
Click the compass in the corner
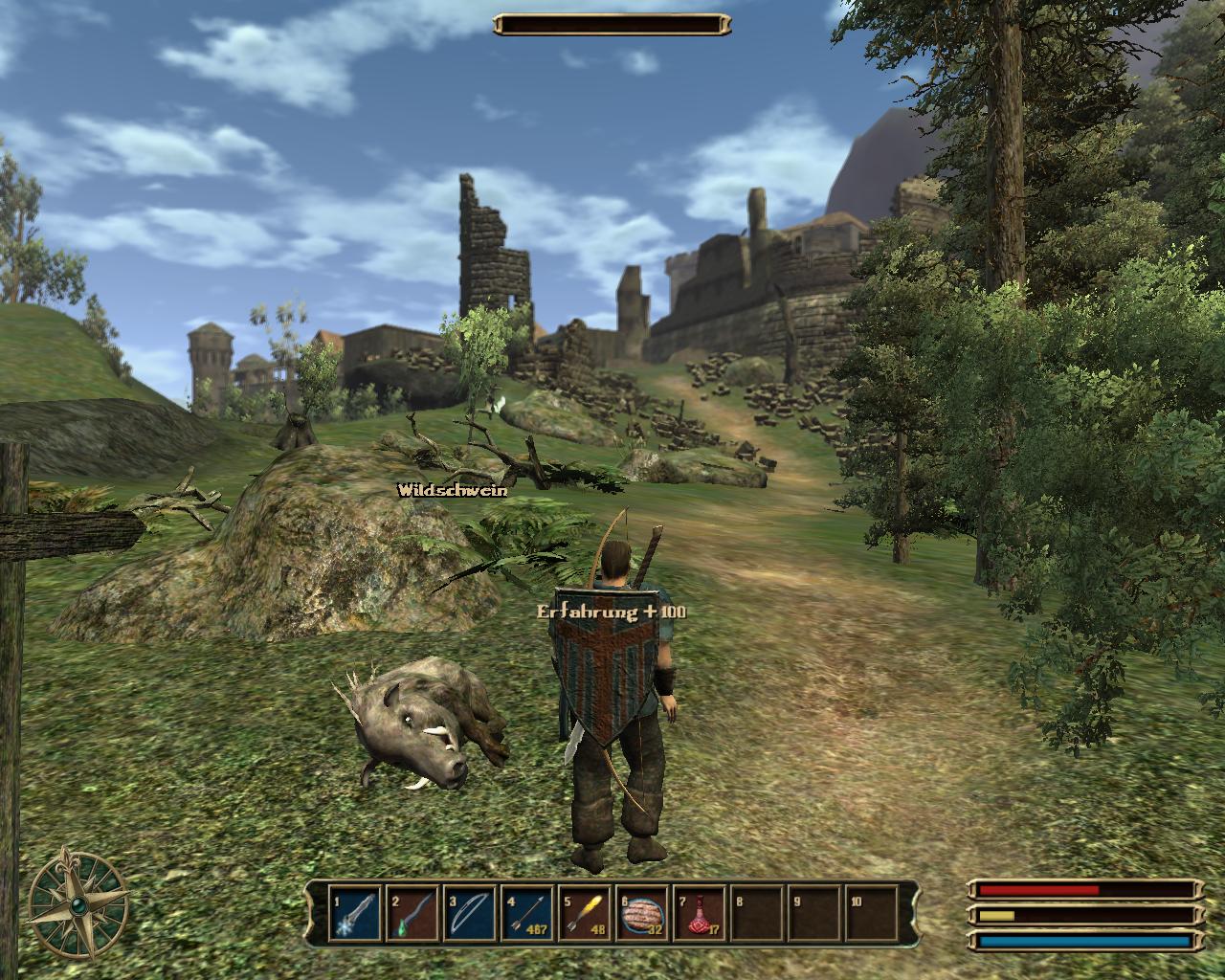78,902
